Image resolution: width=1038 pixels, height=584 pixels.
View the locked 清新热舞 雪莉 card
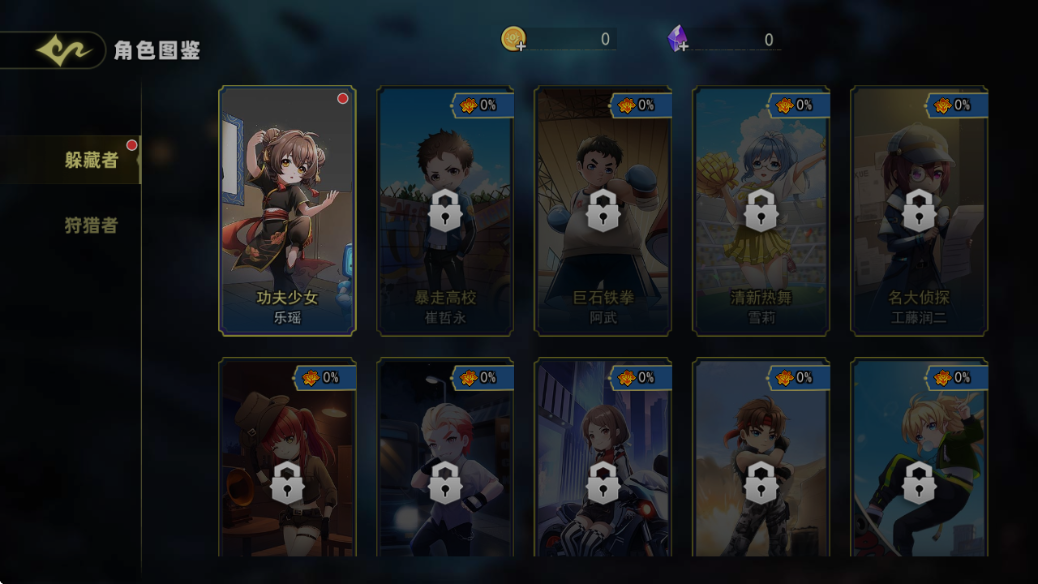[760, 211]
